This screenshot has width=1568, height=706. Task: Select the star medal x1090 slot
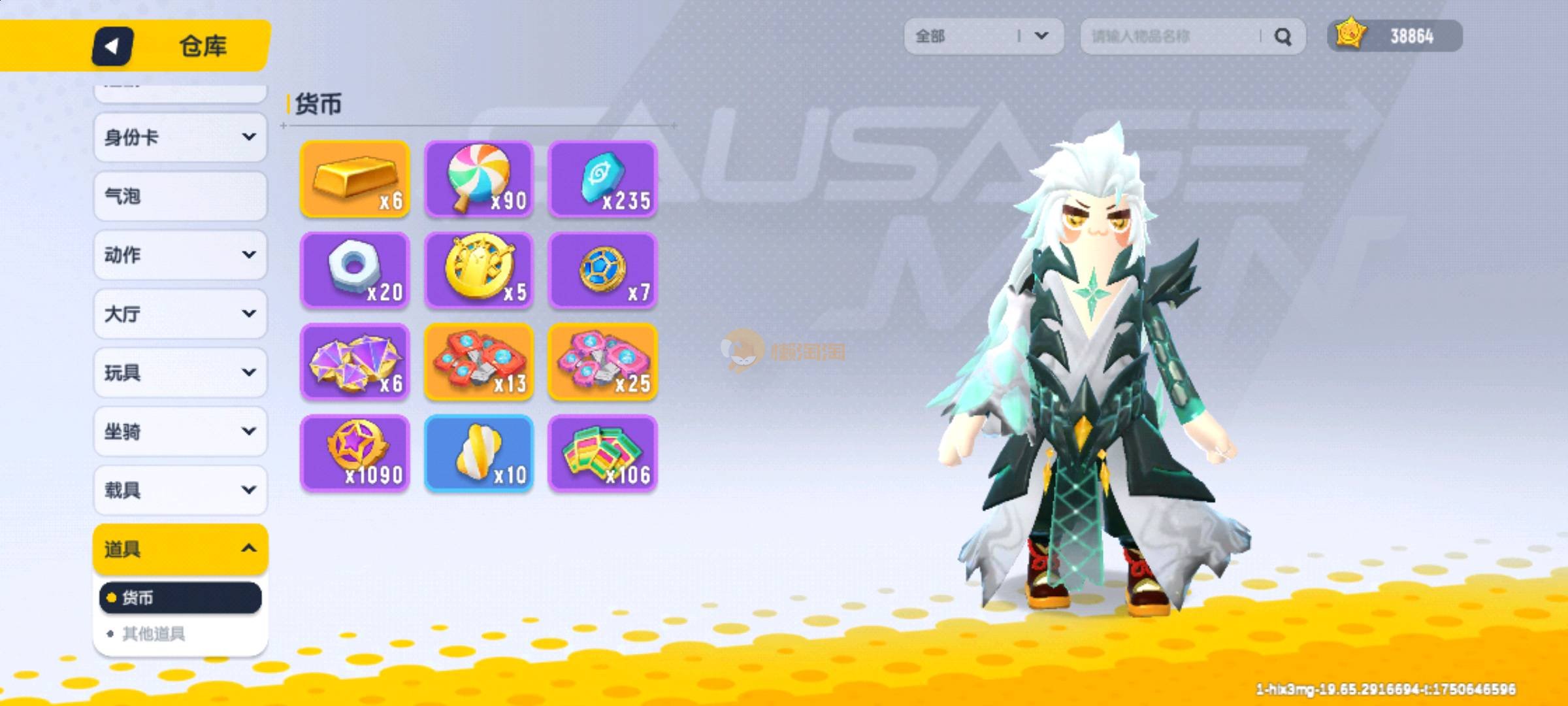pos(355,453)
